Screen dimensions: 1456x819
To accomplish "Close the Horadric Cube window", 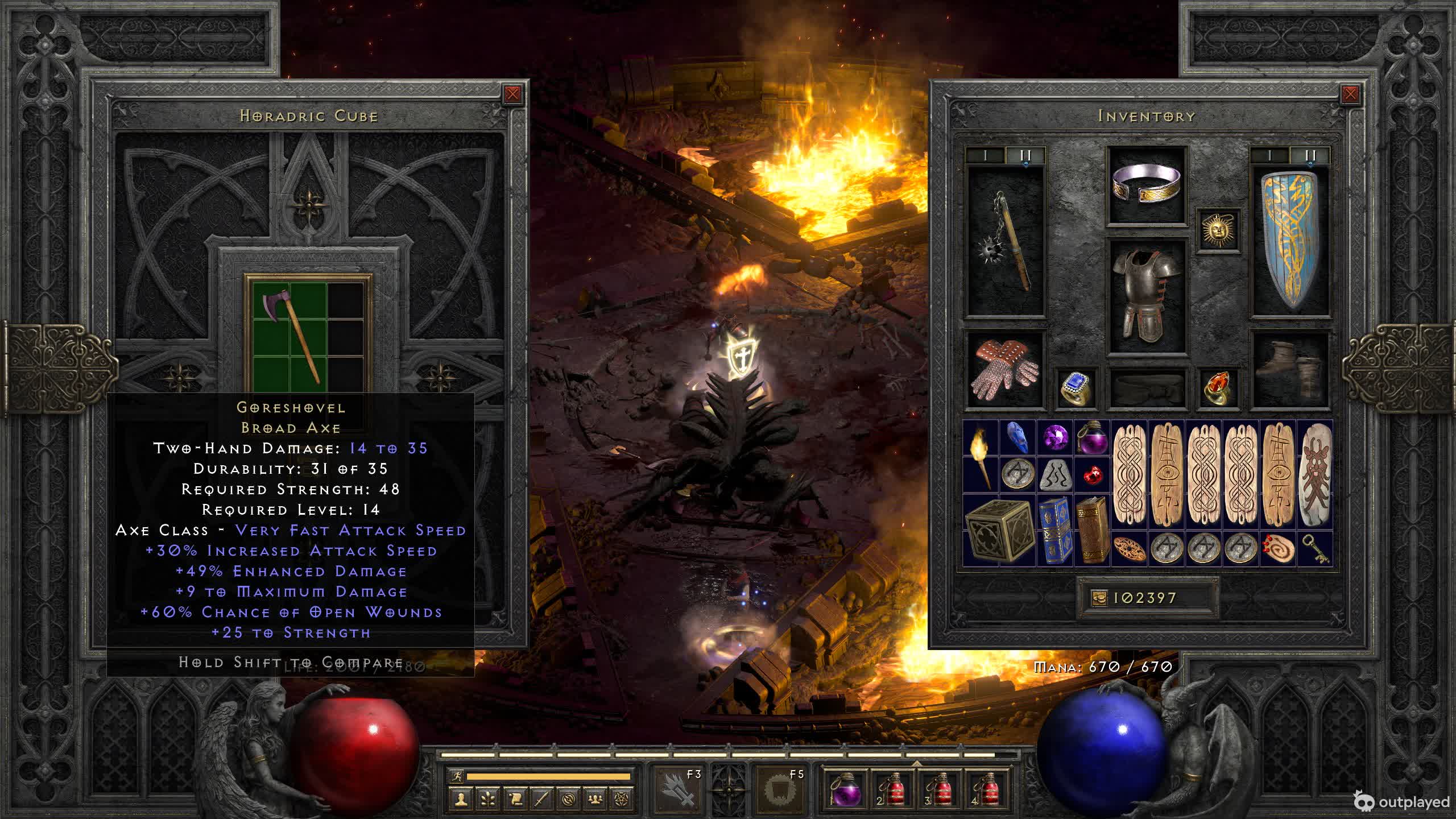I will [x=512, y=94].
